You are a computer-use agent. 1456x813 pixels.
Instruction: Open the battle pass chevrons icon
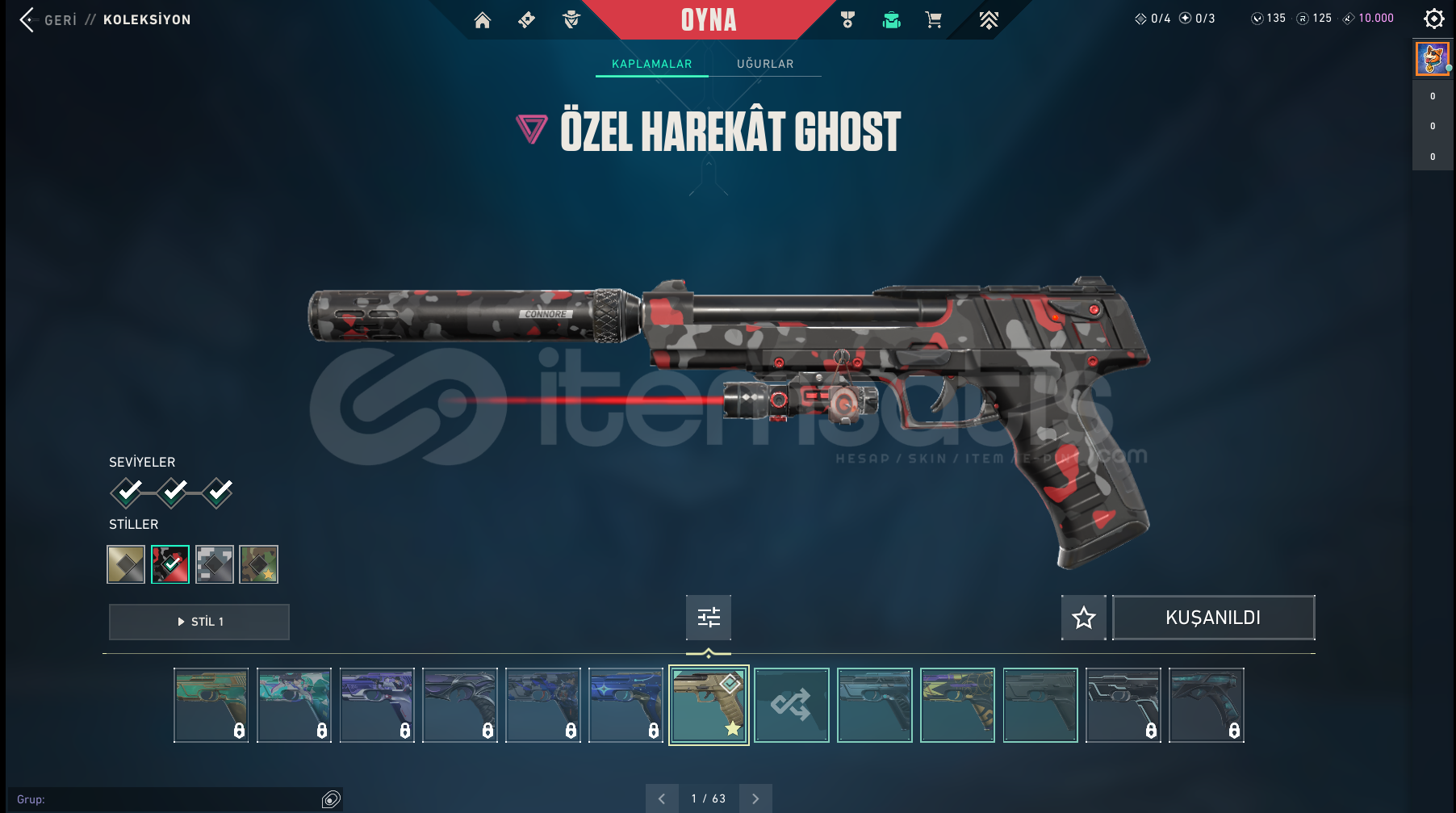pos(989,20)
